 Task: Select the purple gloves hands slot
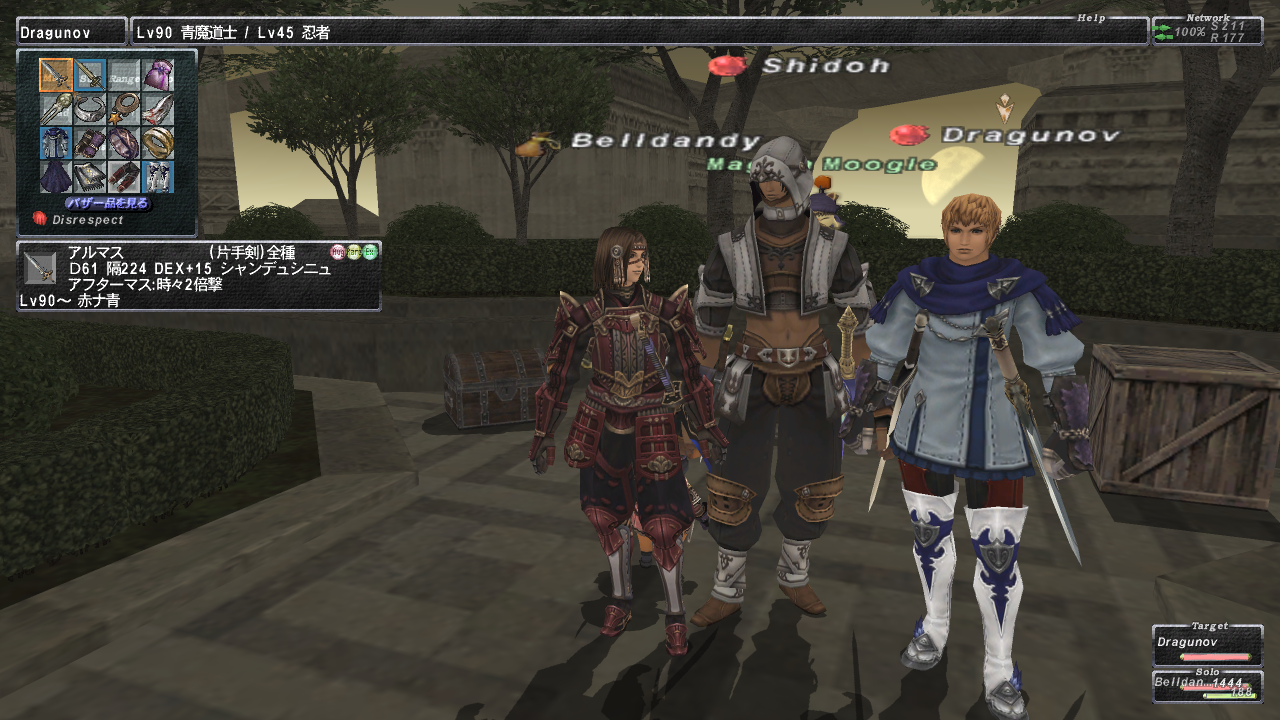[90, 143]
